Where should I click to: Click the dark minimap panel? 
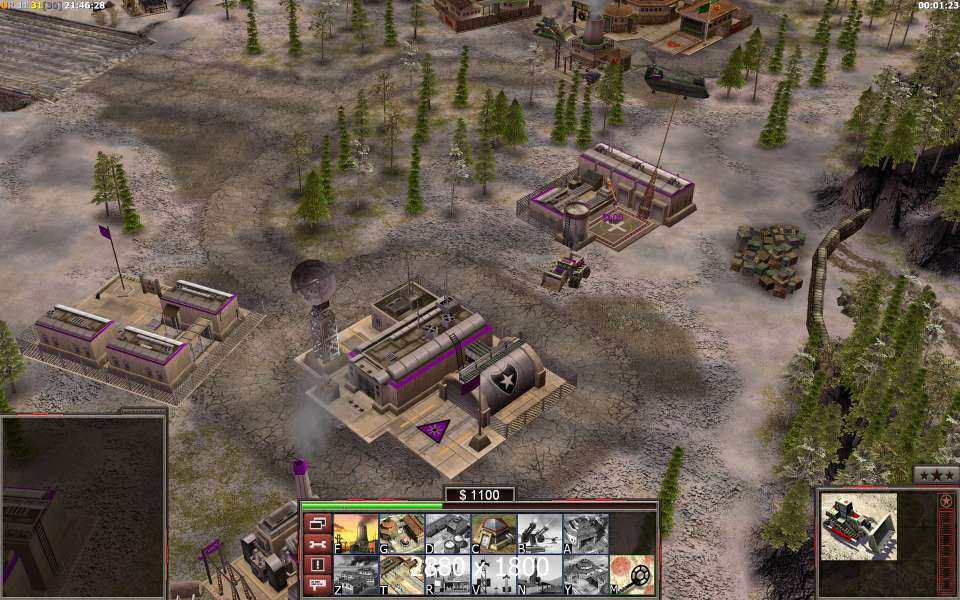(x=82, y=505)
